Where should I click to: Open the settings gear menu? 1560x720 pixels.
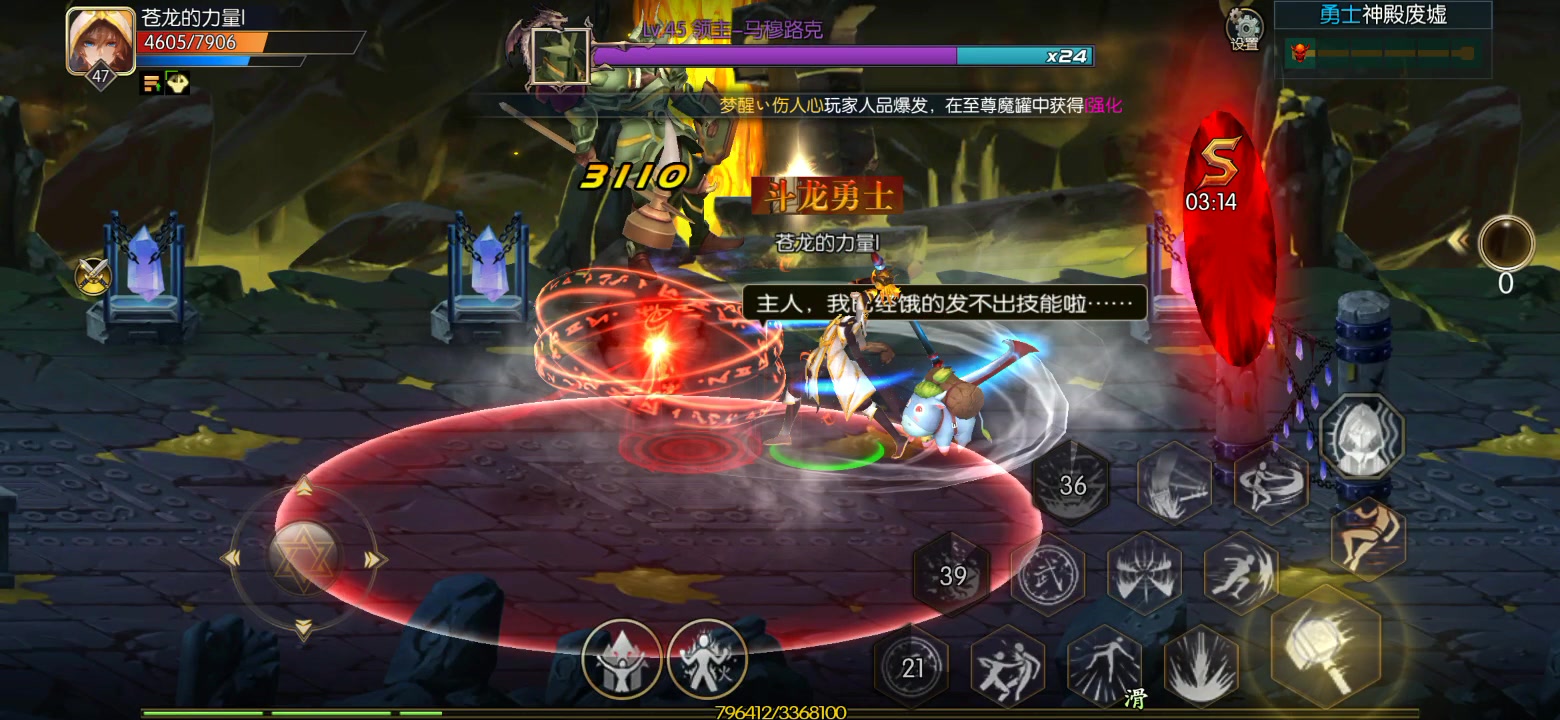[1244, 30]
